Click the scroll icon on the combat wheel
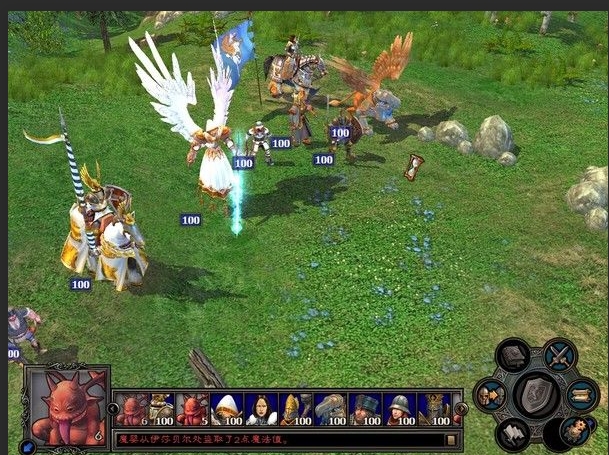Screen dimensions: 609x455 click(583, 395)
